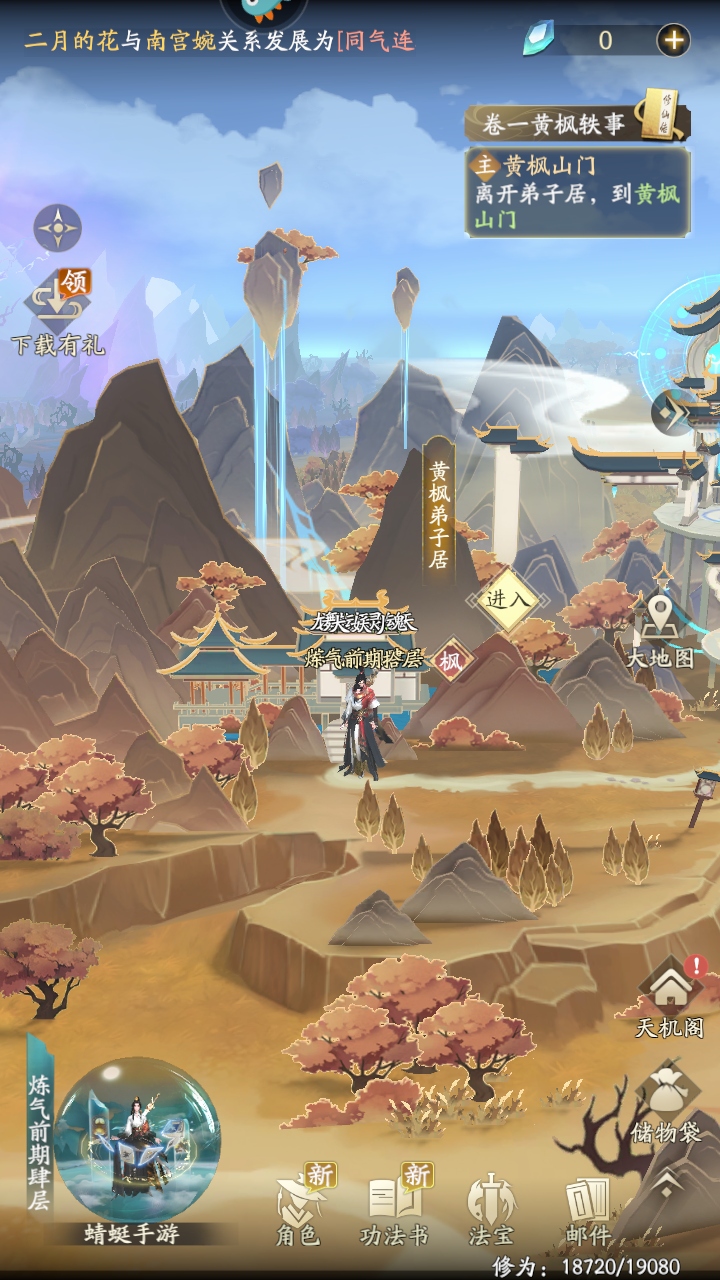Tap the compass icon
Viewport: 720px width, 1280px height.
58,228
